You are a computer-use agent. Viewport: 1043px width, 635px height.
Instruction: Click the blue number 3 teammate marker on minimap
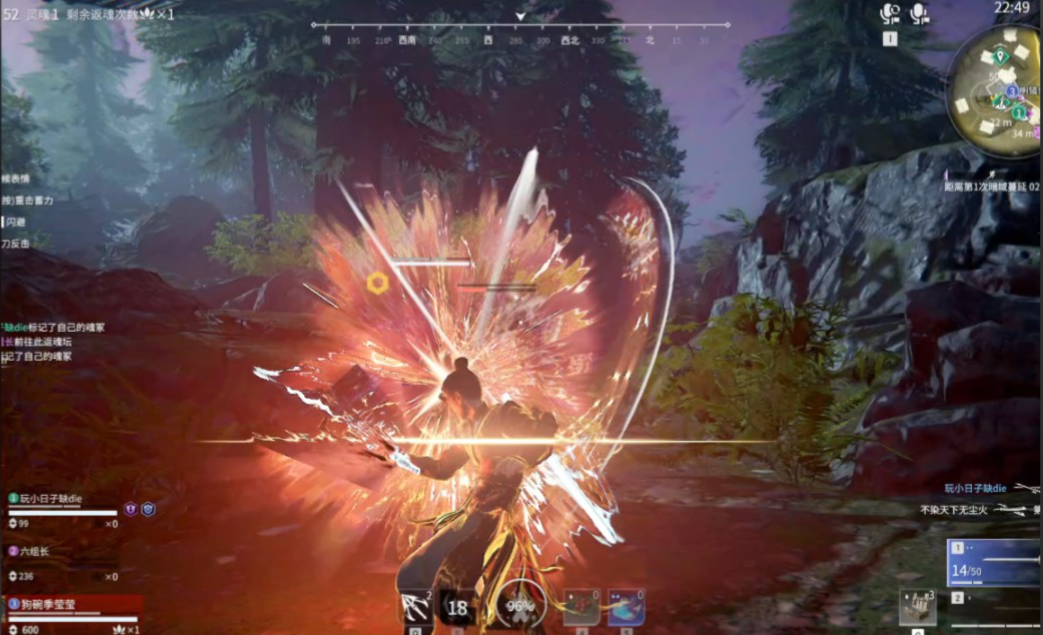pos(1012,90)
